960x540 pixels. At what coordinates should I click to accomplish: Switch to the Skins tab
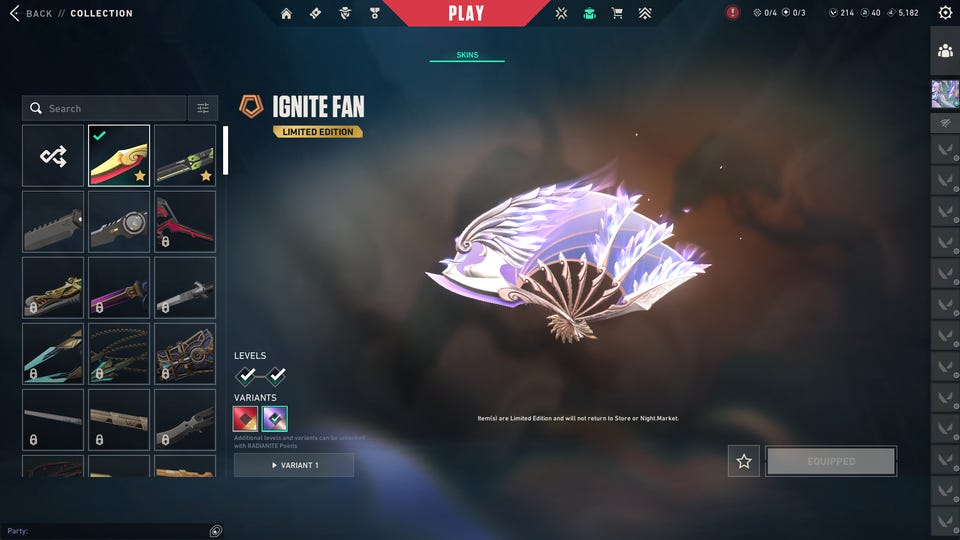467,55
